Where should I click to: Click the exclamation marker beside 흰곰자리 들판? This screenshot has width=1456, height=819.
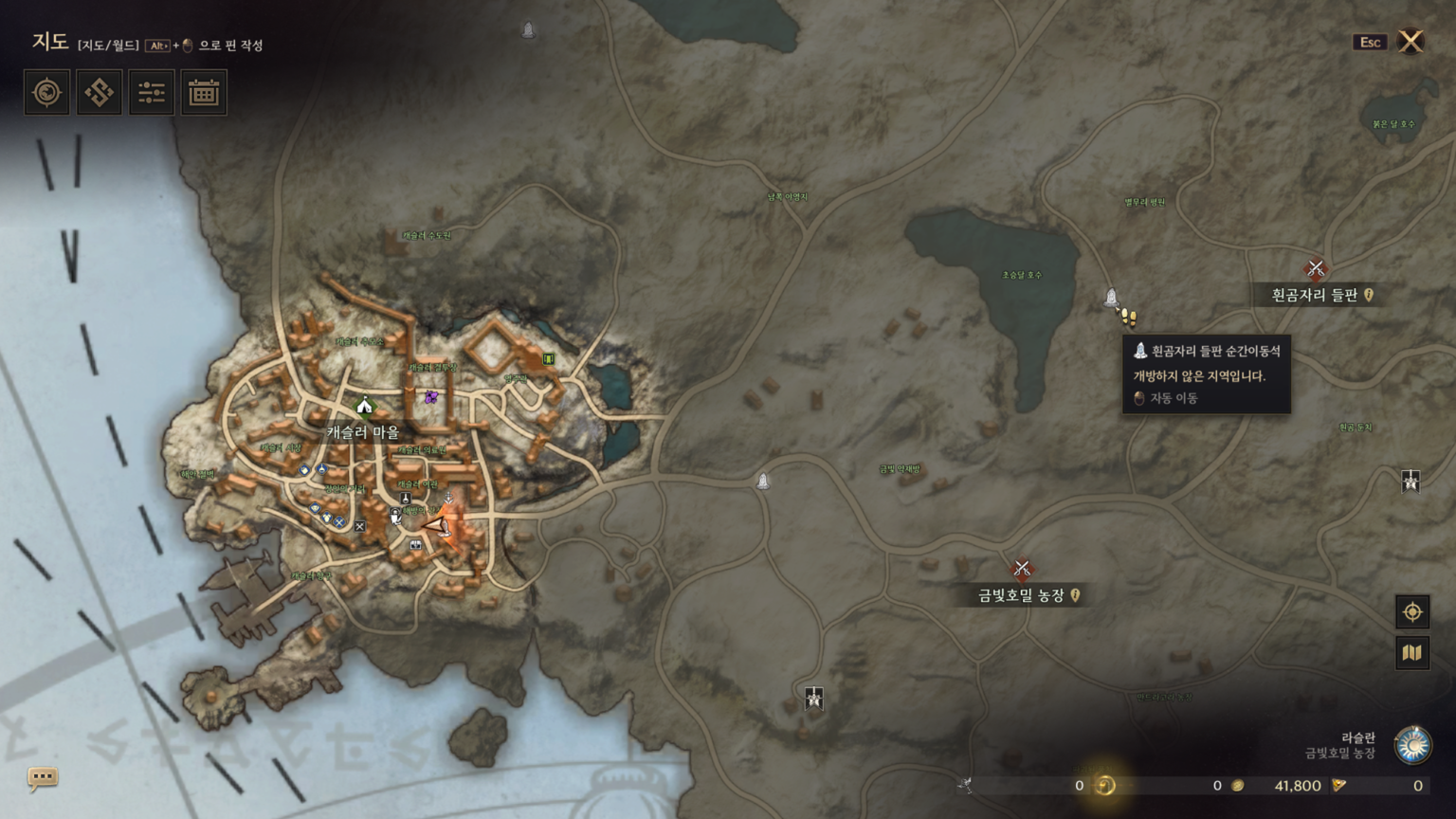[1369, 295]
